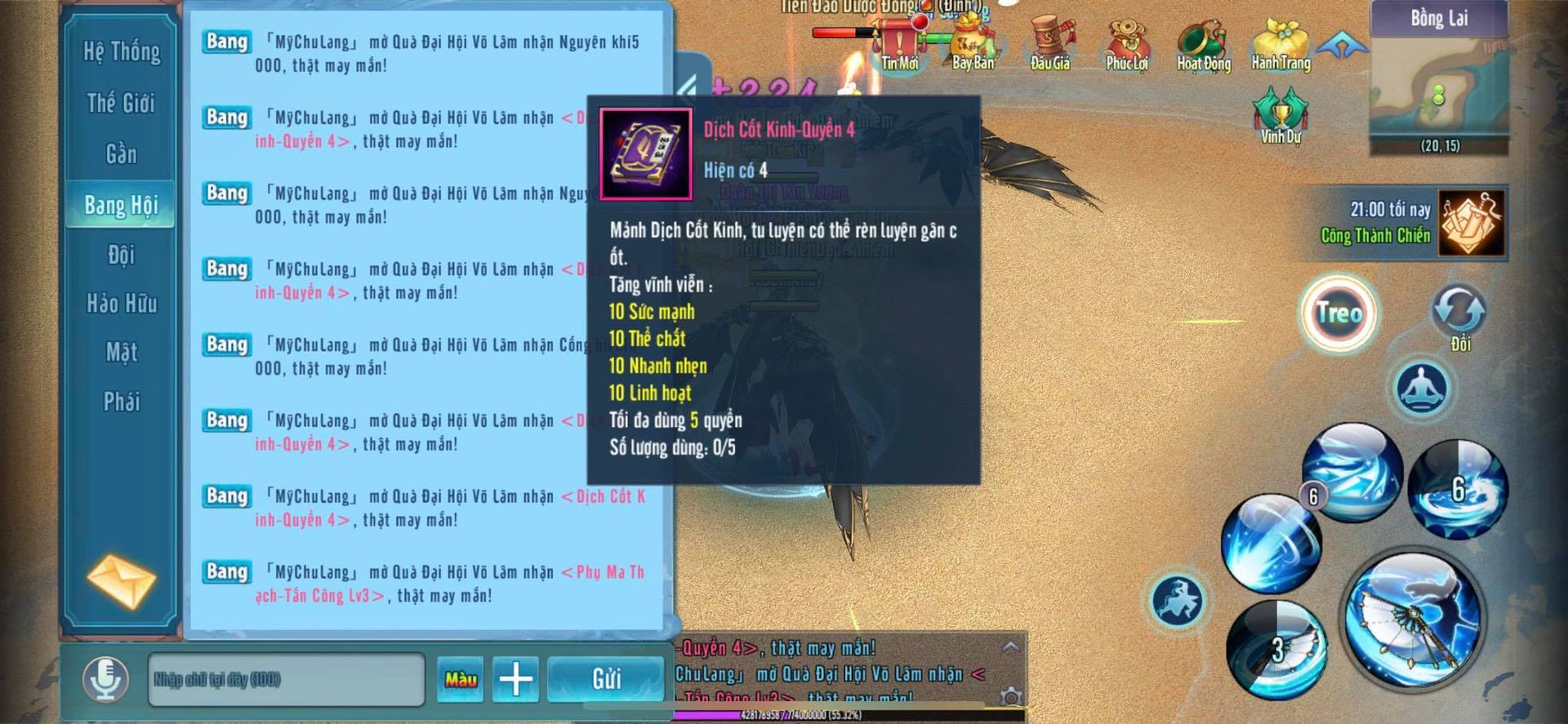Open the mail envelope icon
Viewport: 1568px width, 724px height.
[x=122, y=581]
